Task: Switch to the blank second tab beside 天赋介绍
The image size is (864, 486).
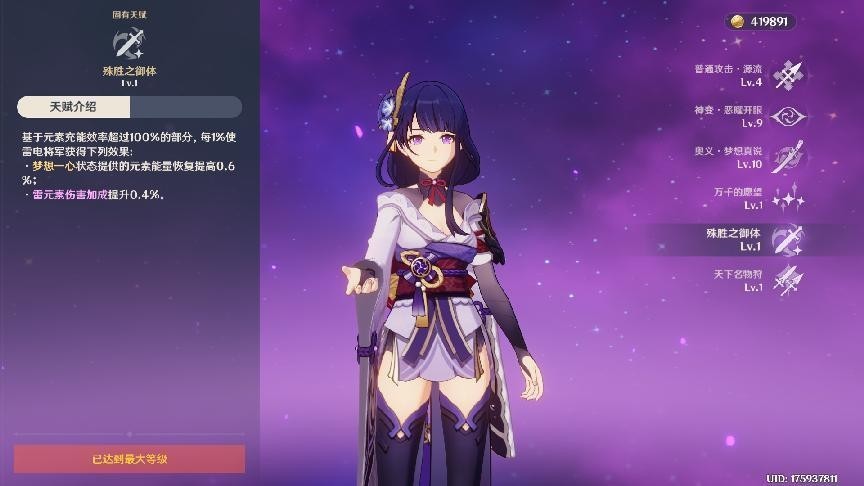Action: (x=186, y=107)
